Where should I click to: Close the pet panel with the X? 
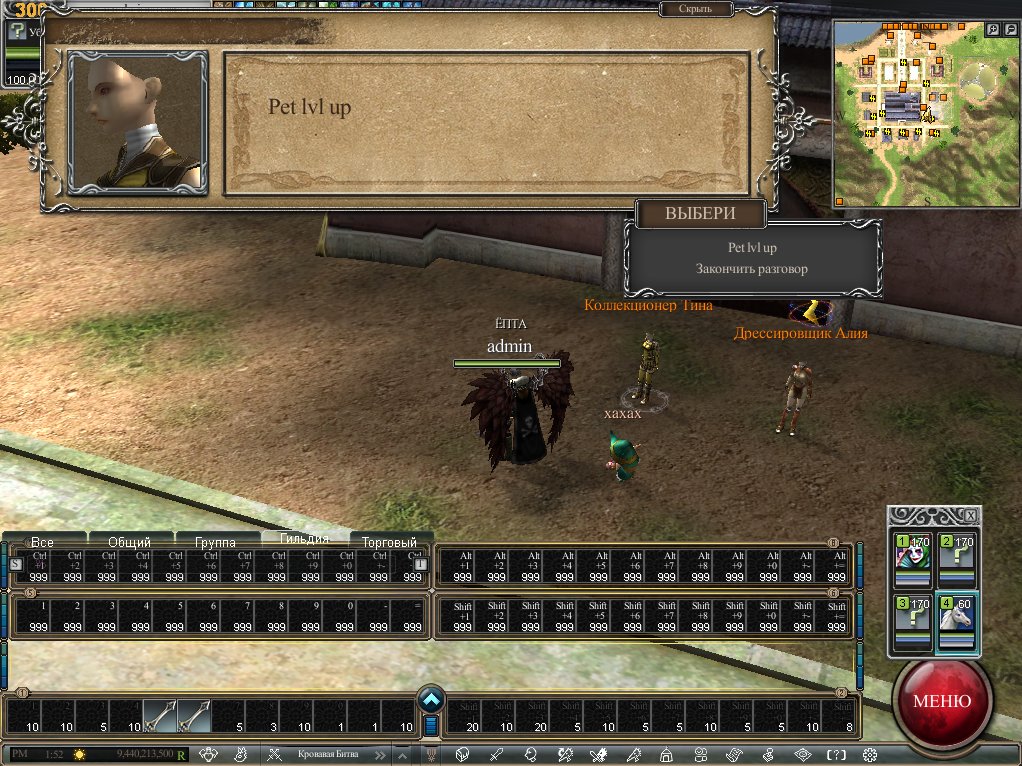970,515
